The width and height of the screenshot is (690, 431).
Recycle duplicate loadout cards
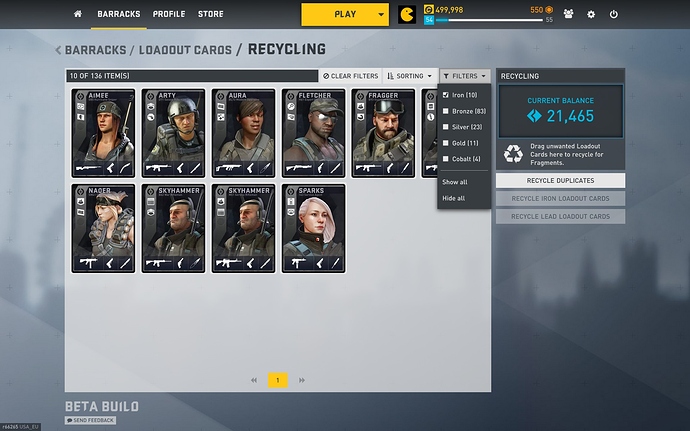(560, 181)
